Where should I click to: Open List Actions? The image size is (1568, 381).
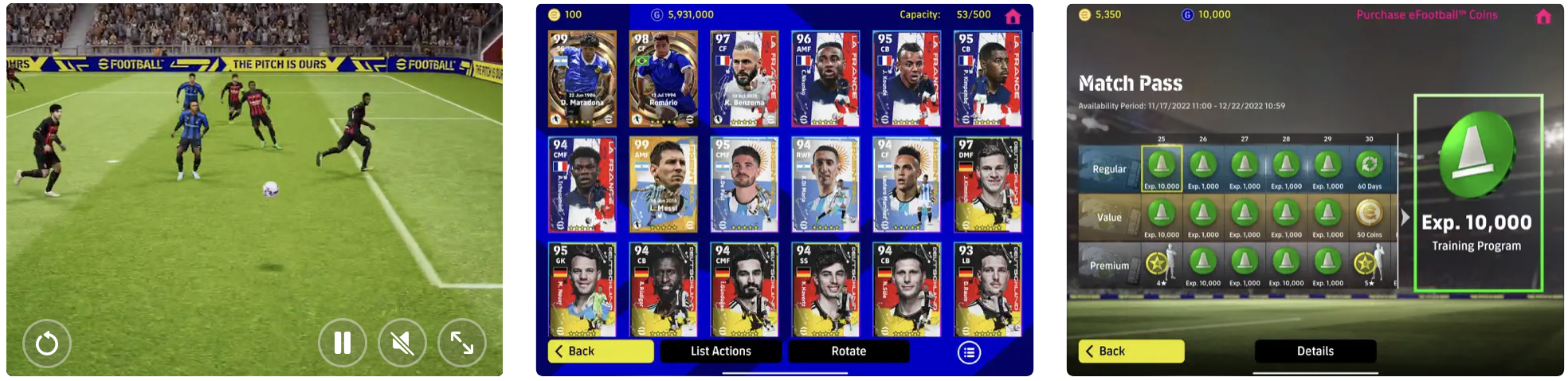[x=720, y=352]
